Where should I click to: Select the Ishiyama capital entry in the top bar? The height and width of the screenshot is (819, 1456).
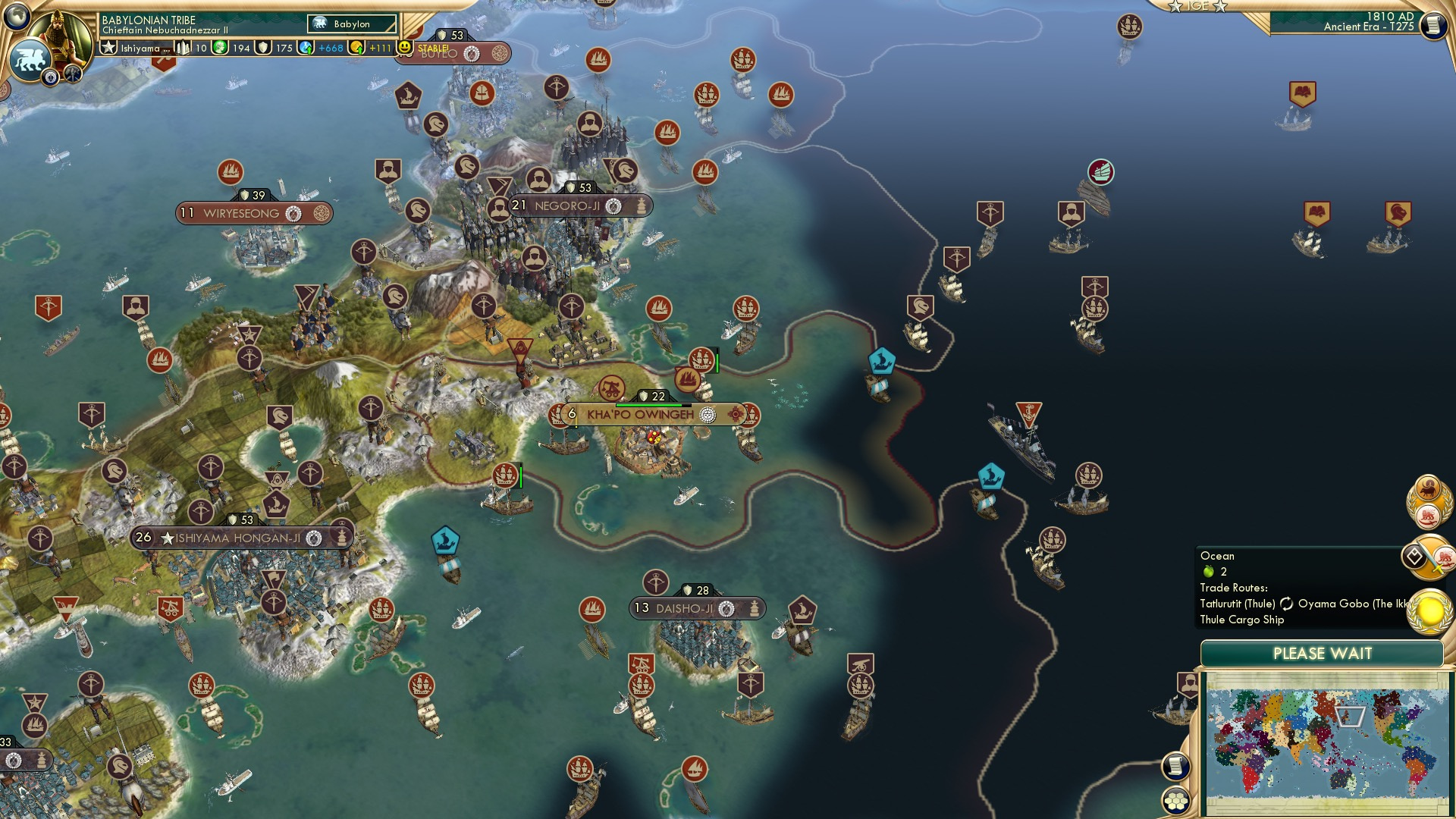coord(136,49)
